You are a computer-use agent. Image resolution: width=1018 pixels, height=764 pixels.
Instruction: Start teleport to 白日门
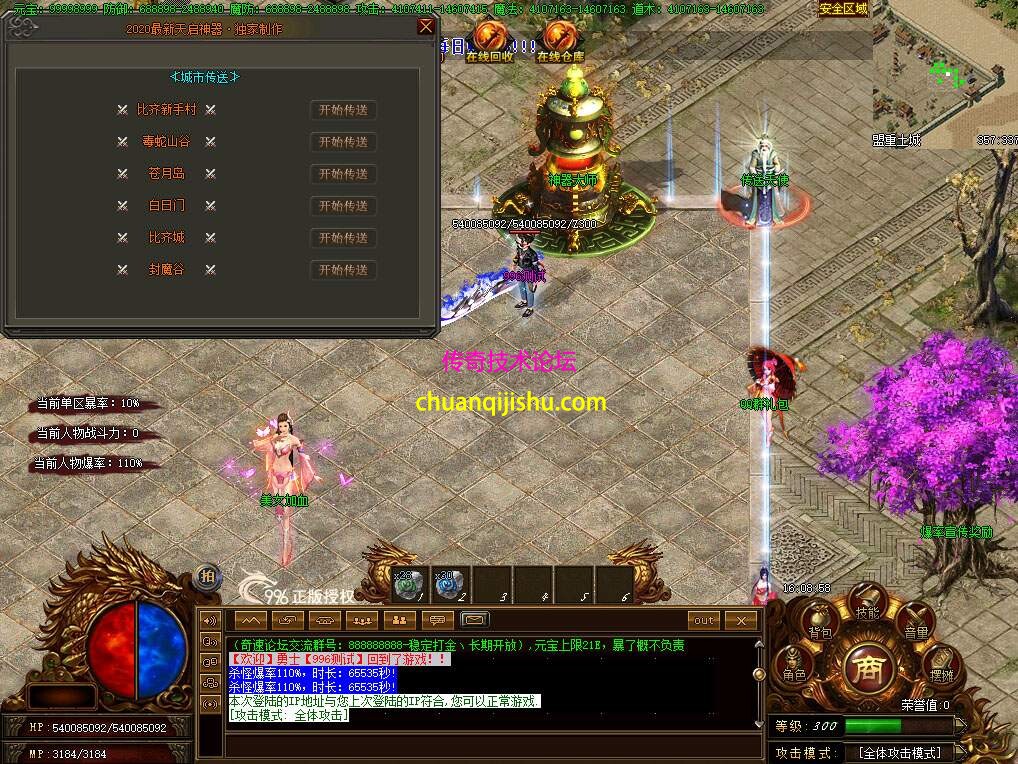343,206
